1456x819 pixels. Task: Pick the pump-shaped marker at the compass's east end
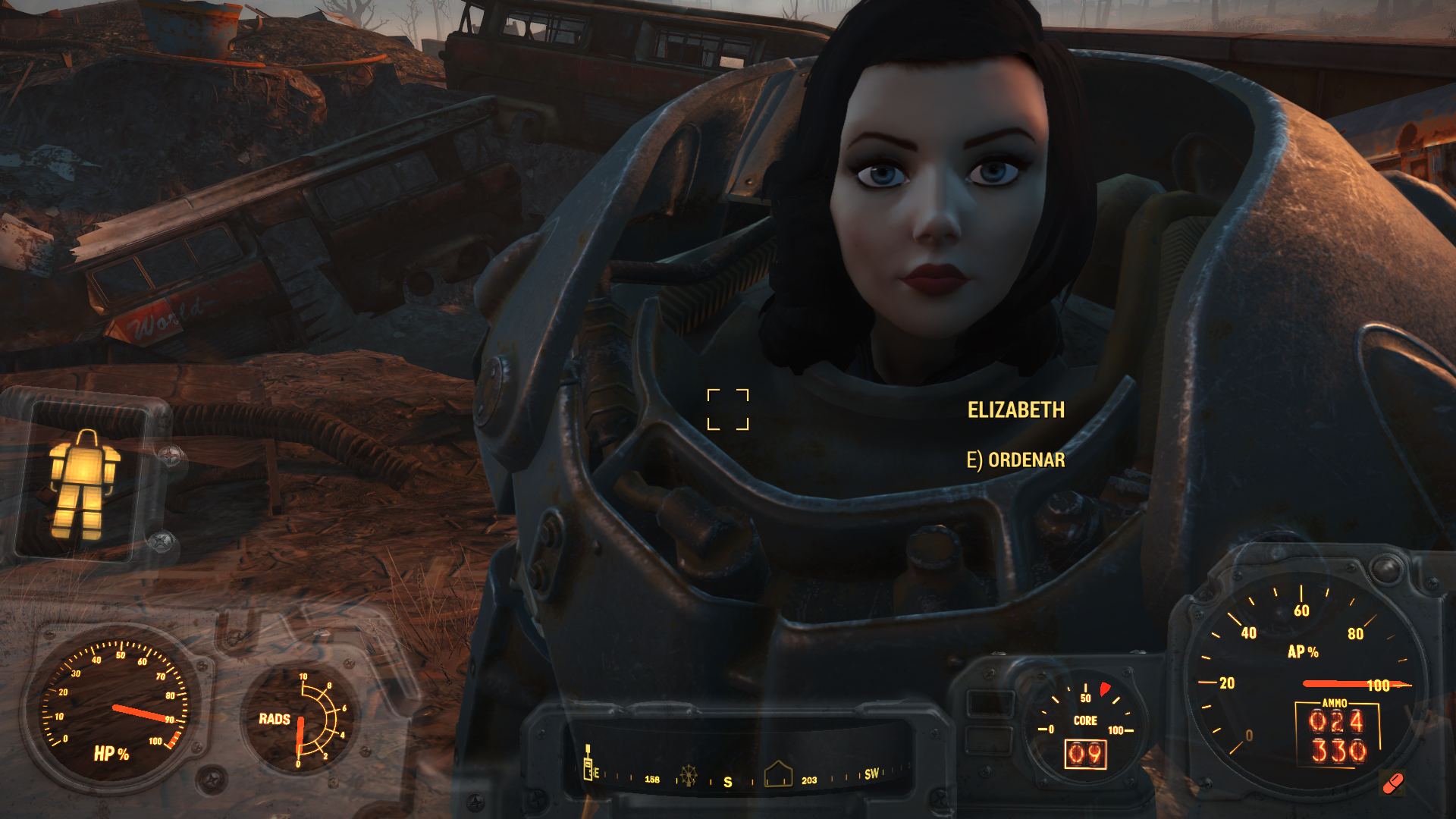(588, 764)
